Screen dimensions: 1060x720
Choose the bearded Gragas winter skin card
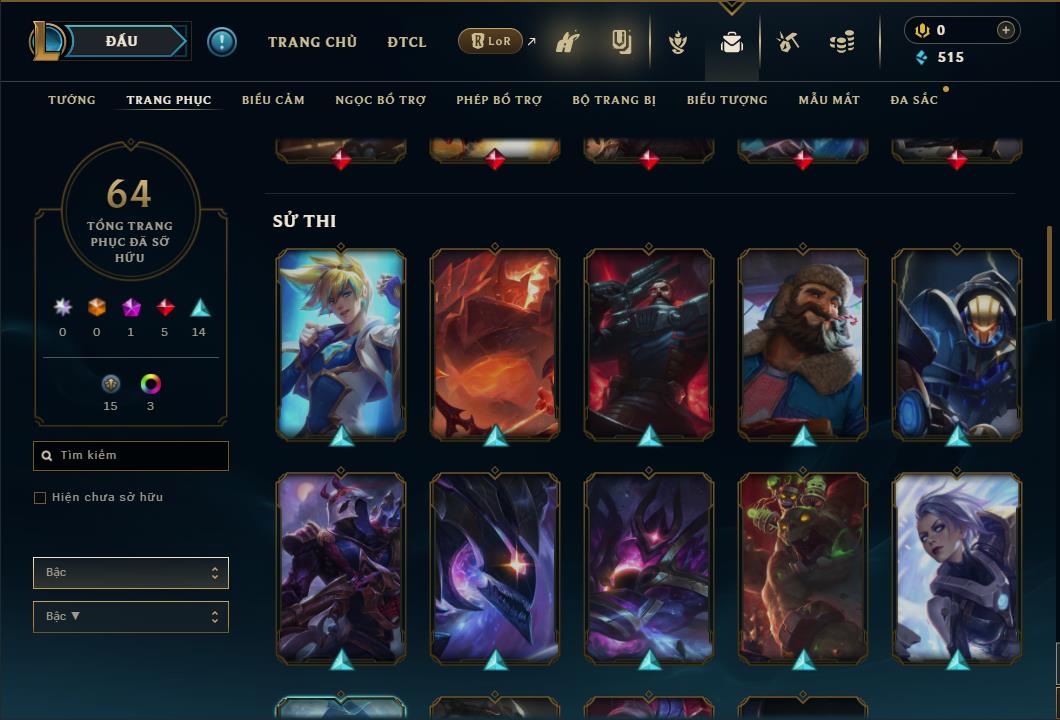(803, 341)
